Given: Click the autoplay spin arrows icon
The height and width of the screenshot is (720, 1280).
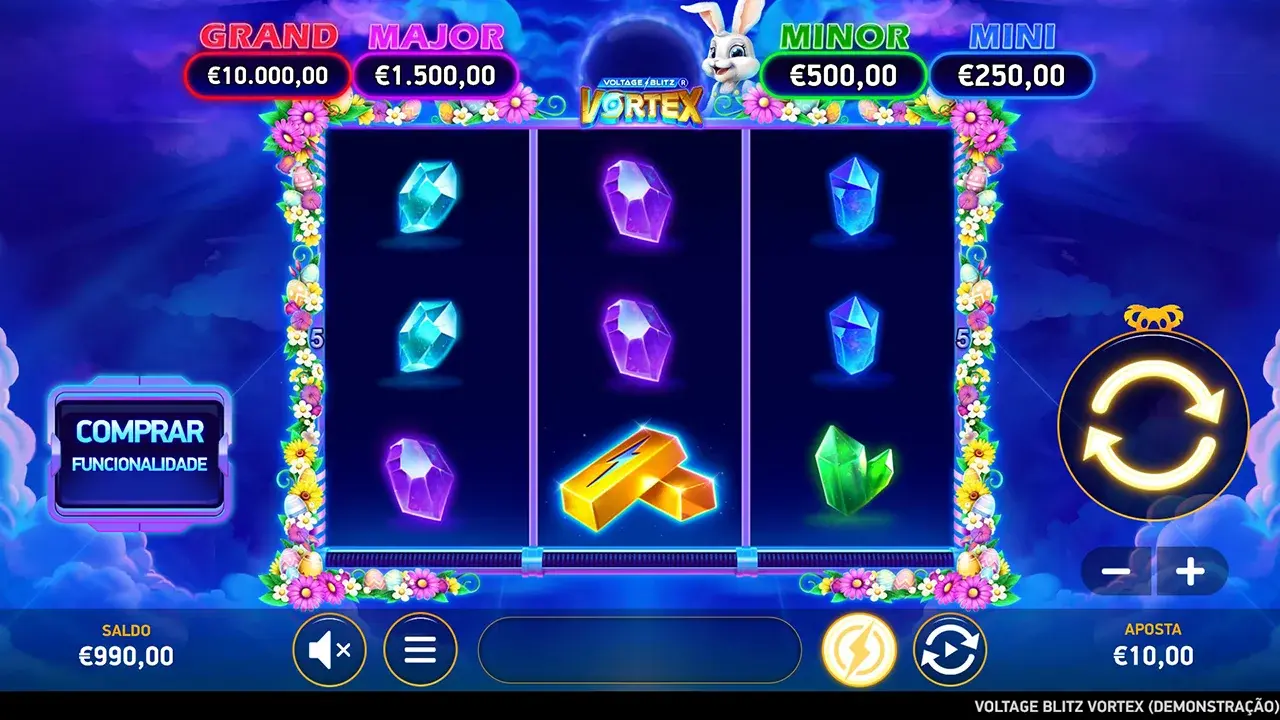Looking at the screenshot, I should coord(950,649).
